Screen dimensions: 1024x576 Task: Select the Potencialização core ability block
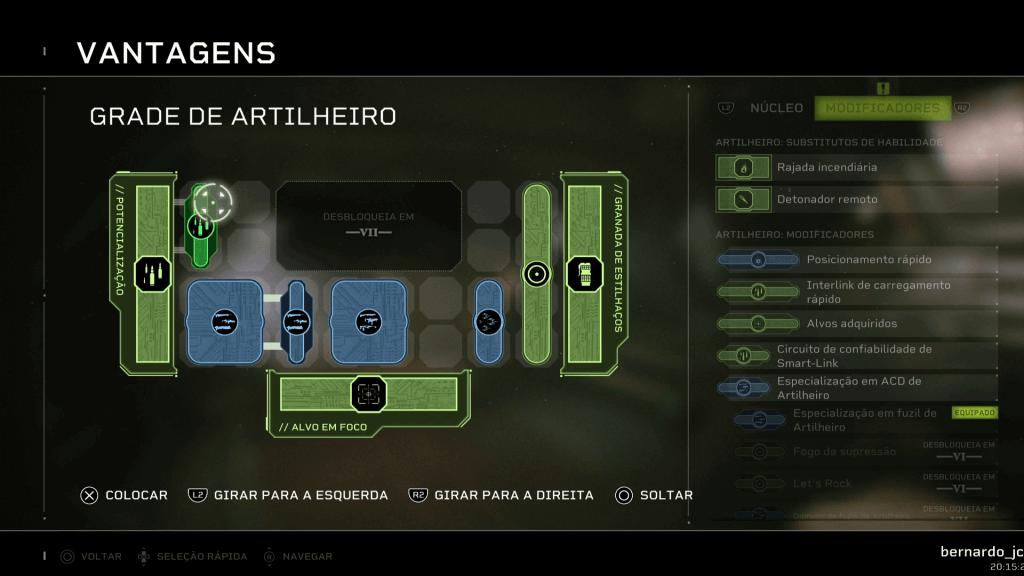pos(153,274)
